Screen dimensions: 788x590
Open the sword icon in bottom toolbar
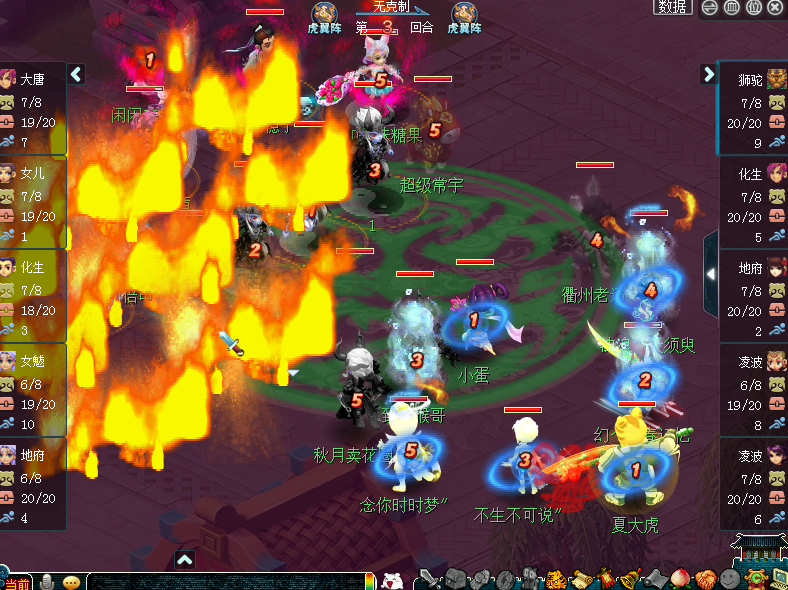(x=430, y=578)
